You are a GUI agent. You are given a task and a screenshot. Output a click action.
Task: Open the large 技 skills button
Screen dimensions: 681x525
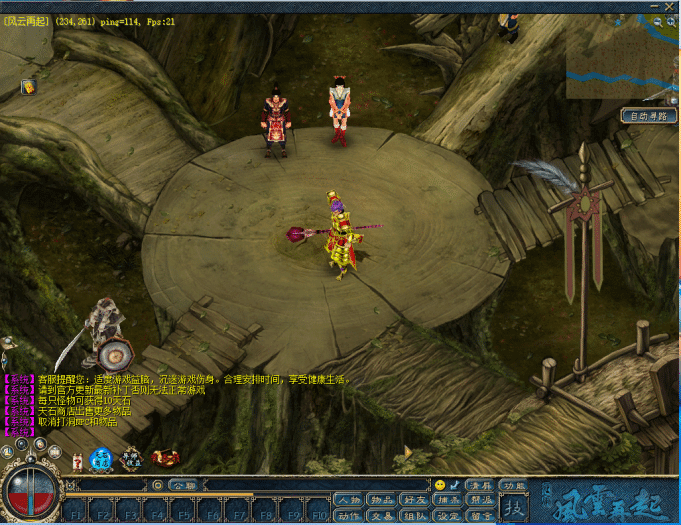click(x=513, y=508)
